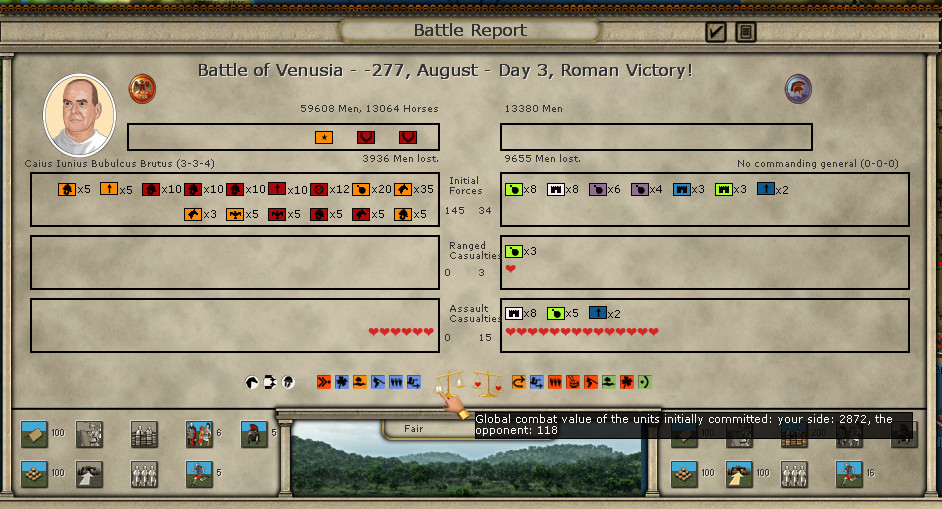Click the opponent's helmet faction emblem
Image resolution: width=942 pixels, height=509 pixels.
798,88
